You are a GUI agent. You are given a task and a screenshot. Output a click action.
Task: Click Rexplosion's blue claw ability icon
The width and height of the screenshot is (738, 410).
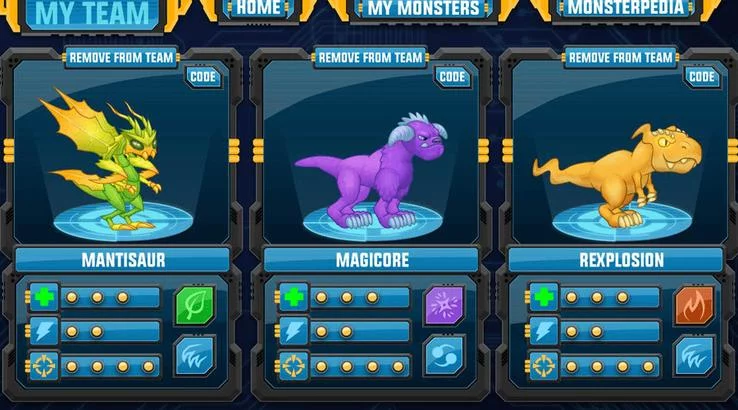[694, 355]
